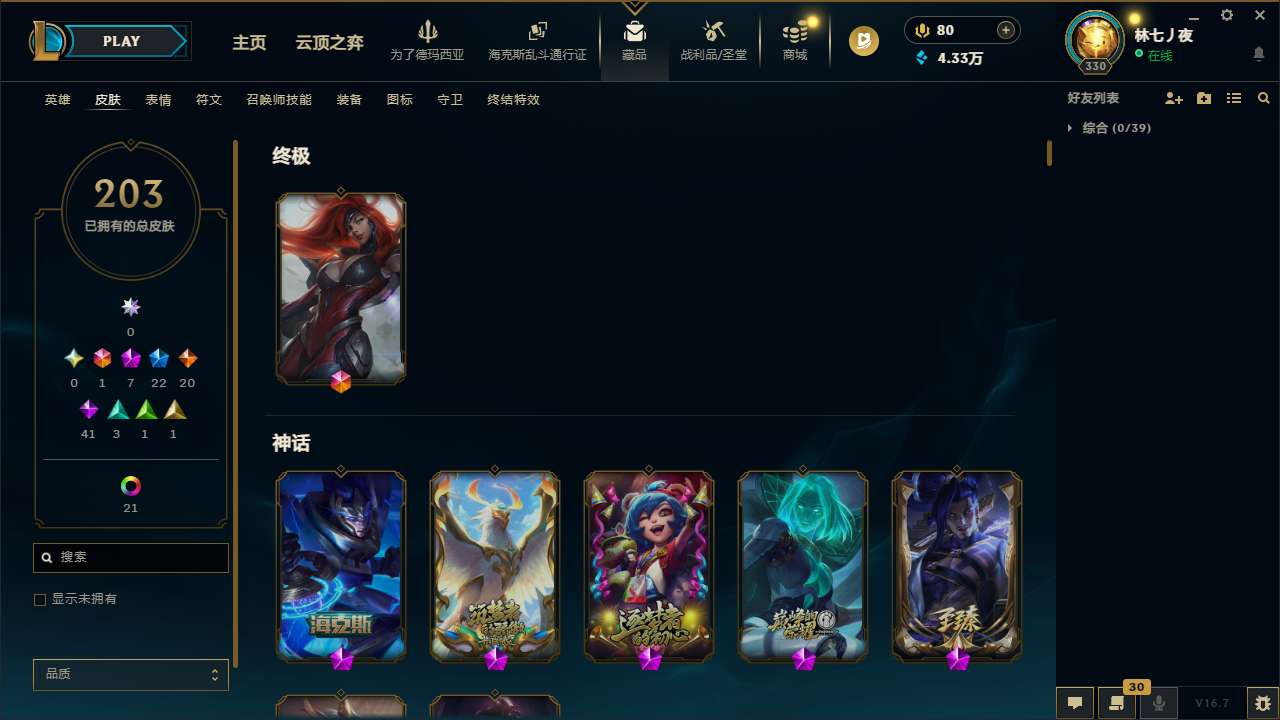
Task: Switch to the 英雄 tab
Action: tap(57, 100)
